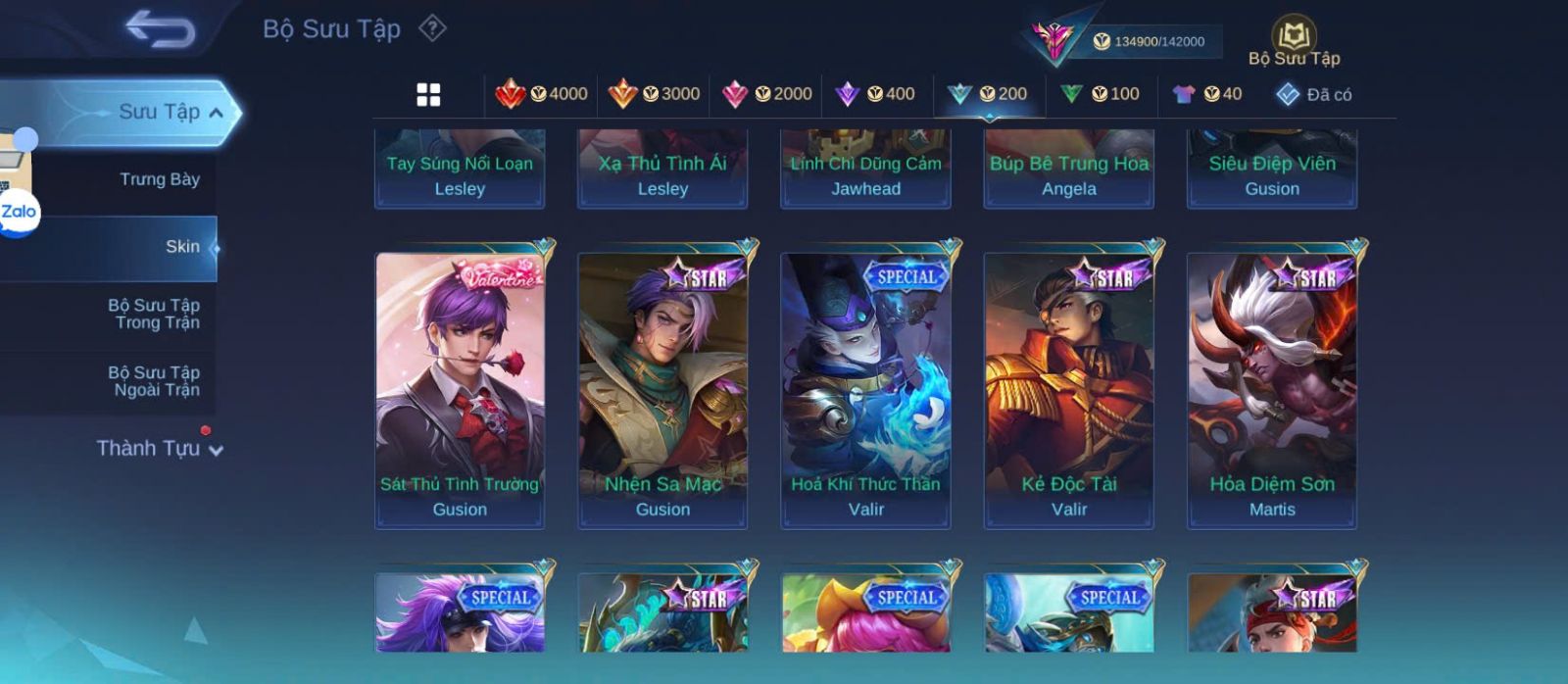Switch to the 400 point tier

875,94
